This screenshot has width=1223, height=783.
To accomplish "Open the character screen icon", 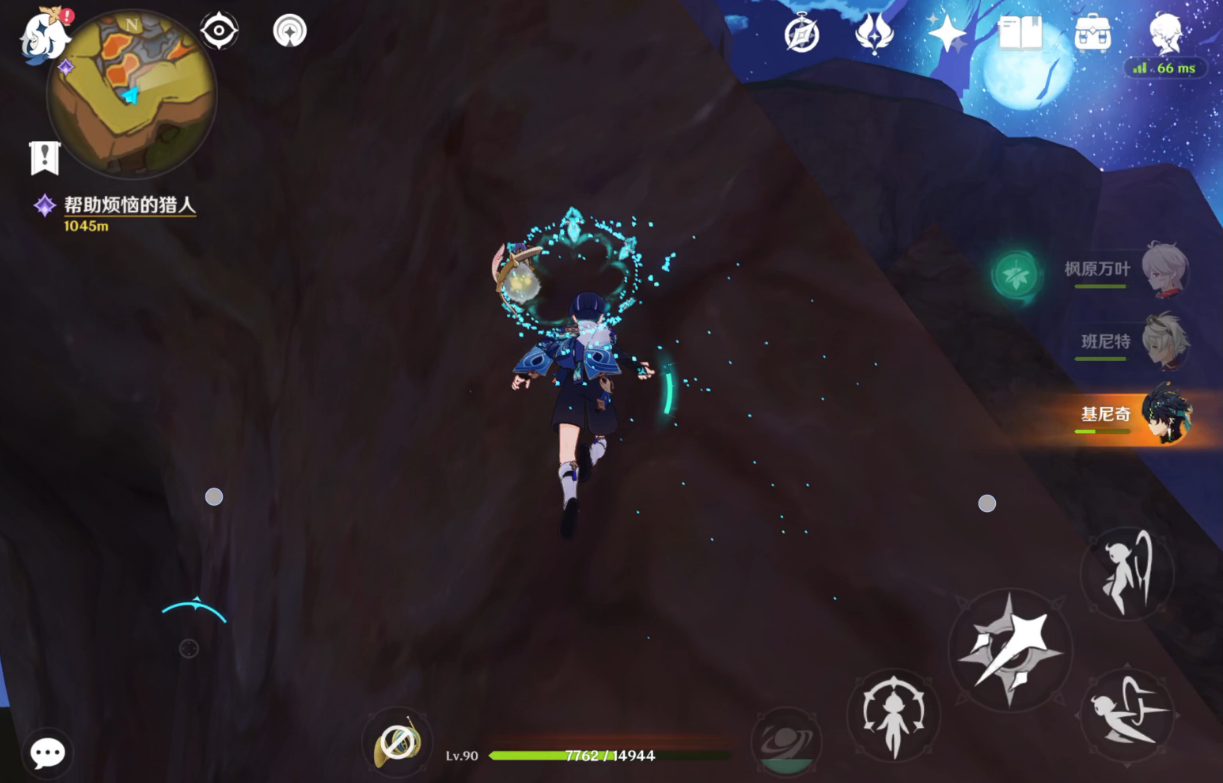I will pyautogui.click(x=1165, y=34).
